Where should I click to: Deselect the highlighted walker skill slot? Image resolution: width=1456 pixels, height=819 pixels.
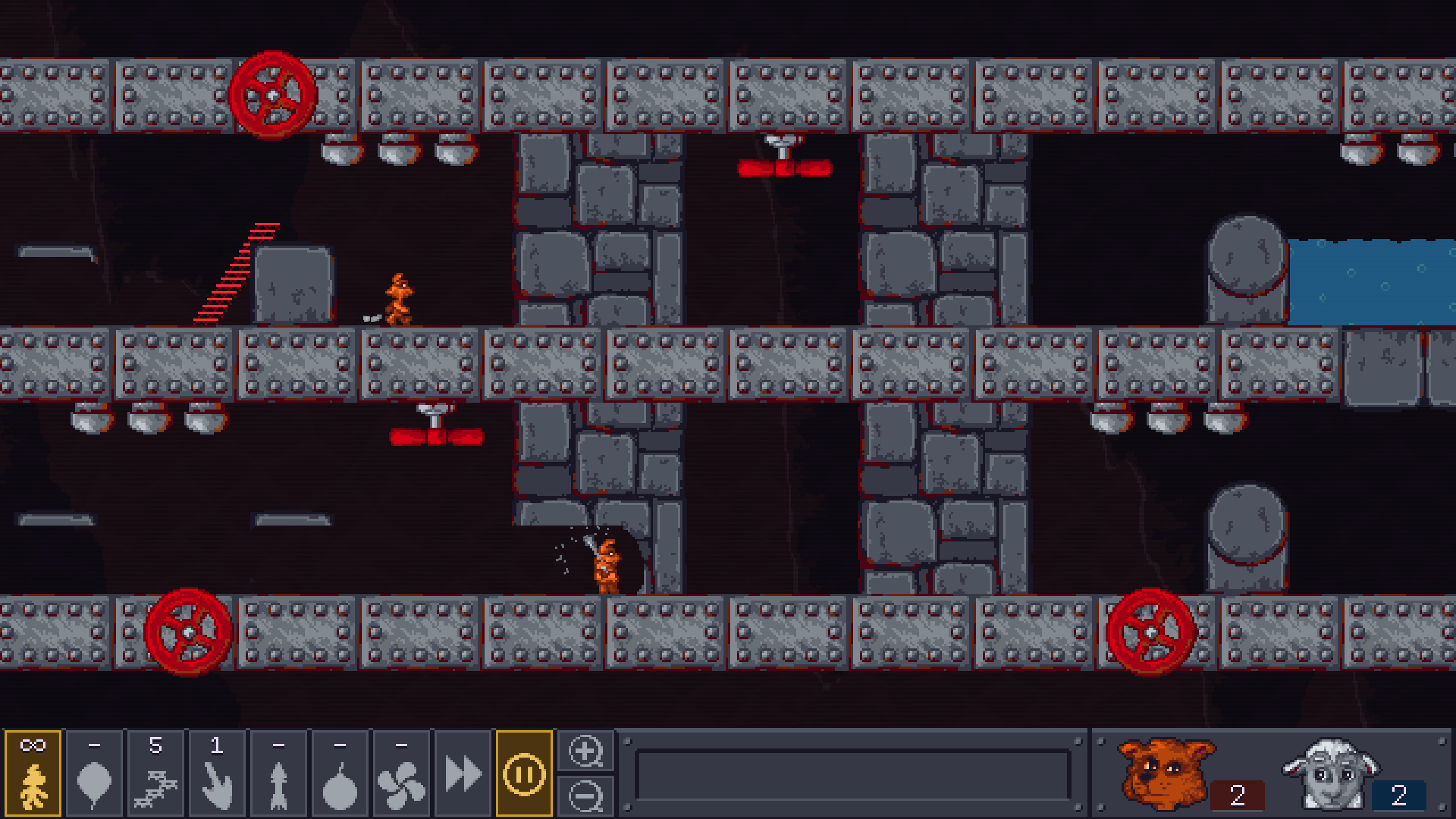tap(34, 773)
